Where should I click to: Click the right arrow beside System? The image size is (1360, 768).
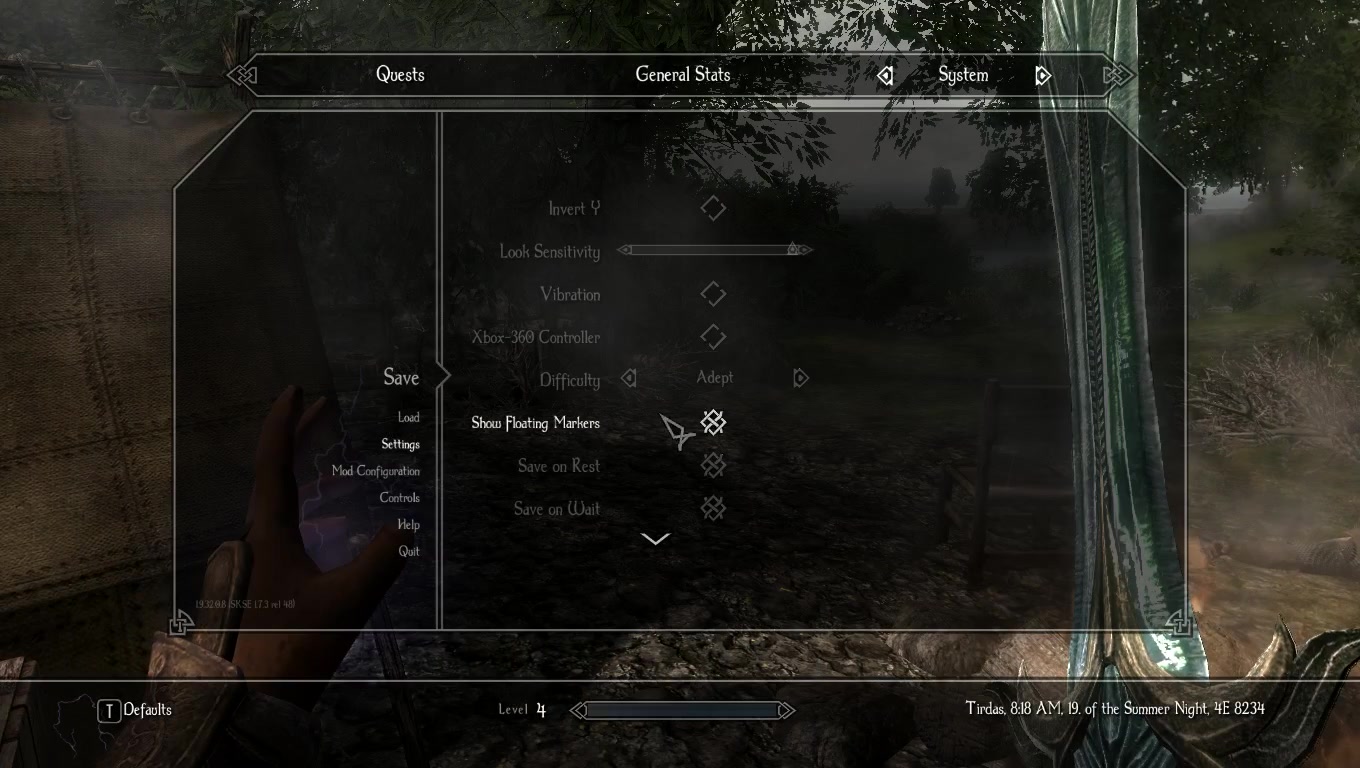(1043, 76)
